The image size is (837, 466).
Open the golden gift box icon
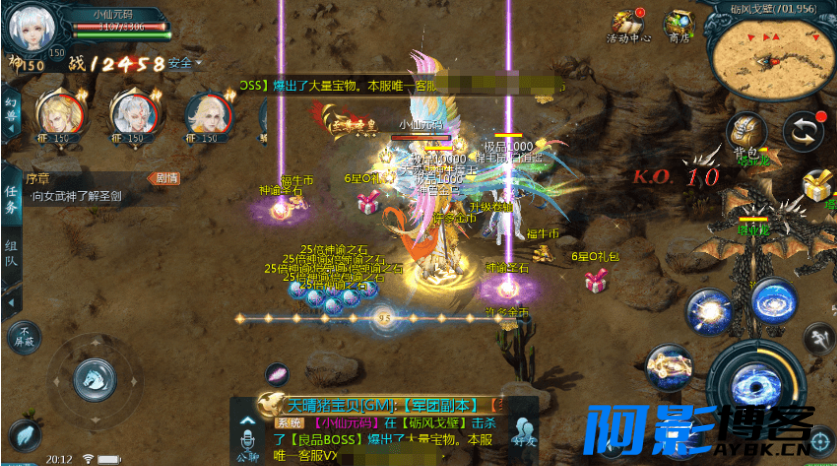coord(819,186)
